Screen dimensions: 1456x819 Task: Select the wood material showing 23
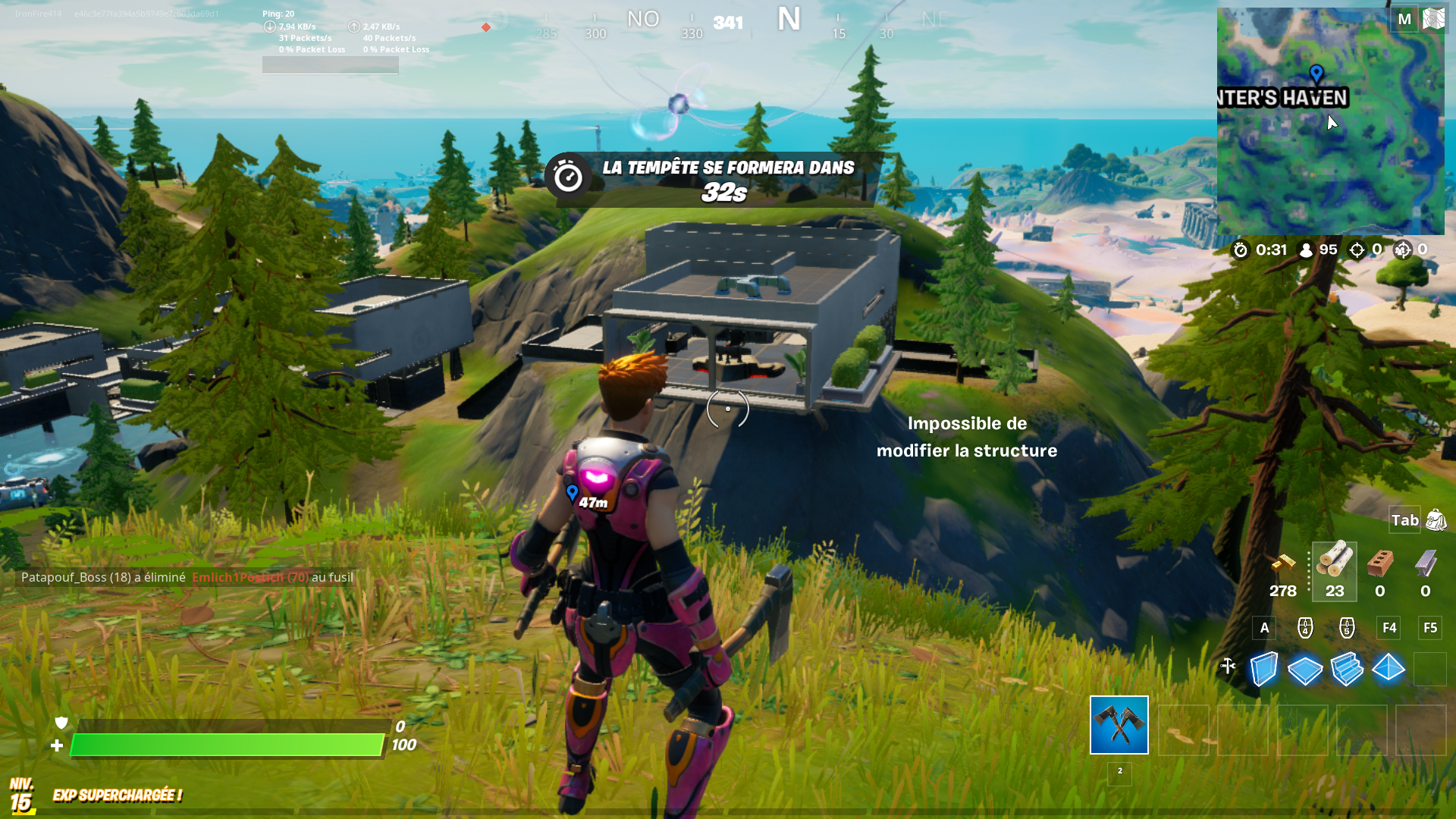point(1333,571)
